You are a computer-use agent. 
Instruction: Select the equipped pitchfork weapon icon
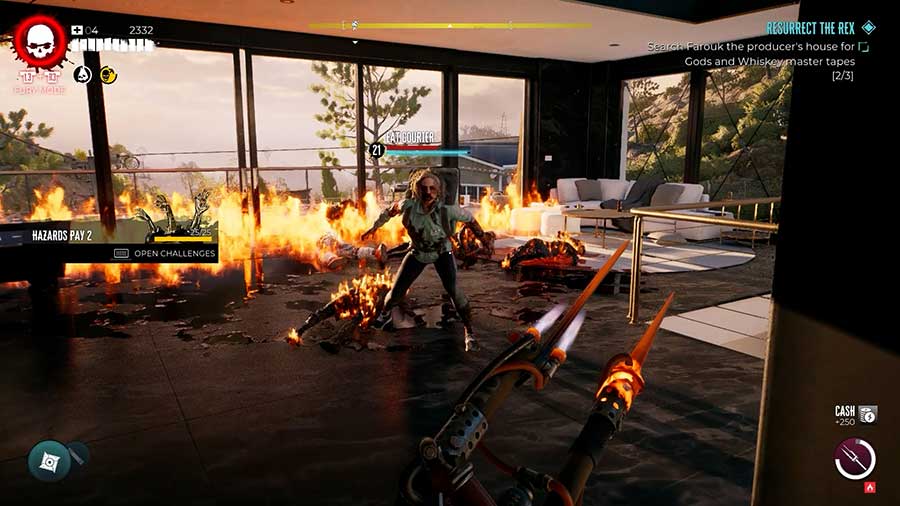click(x=855, y=459)
